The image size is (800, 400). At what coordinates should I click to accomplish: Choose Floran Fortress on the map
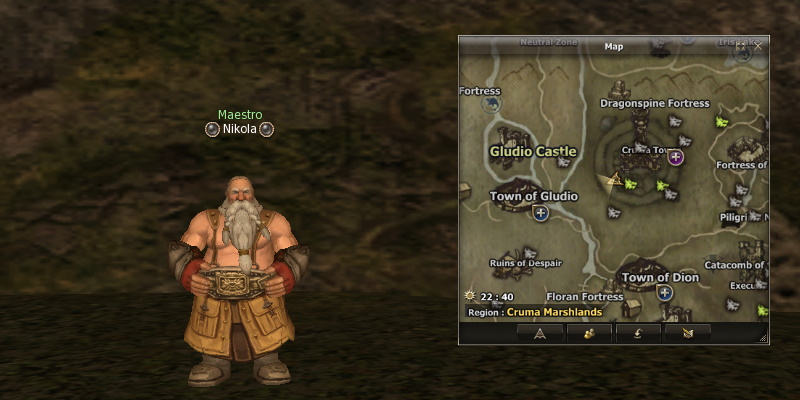pos(584,297)
